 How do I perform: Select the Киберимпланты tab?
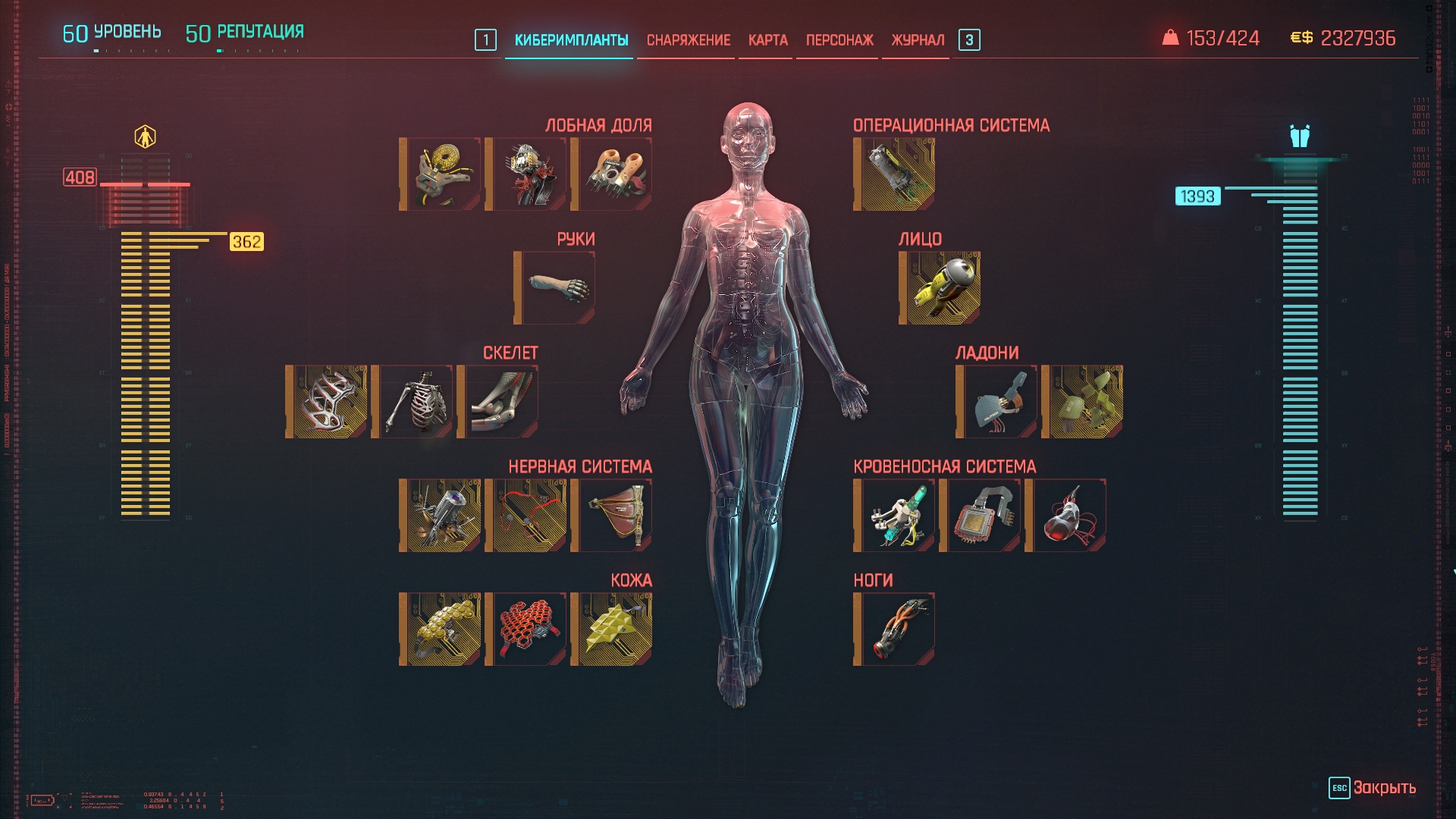[571, 40]
